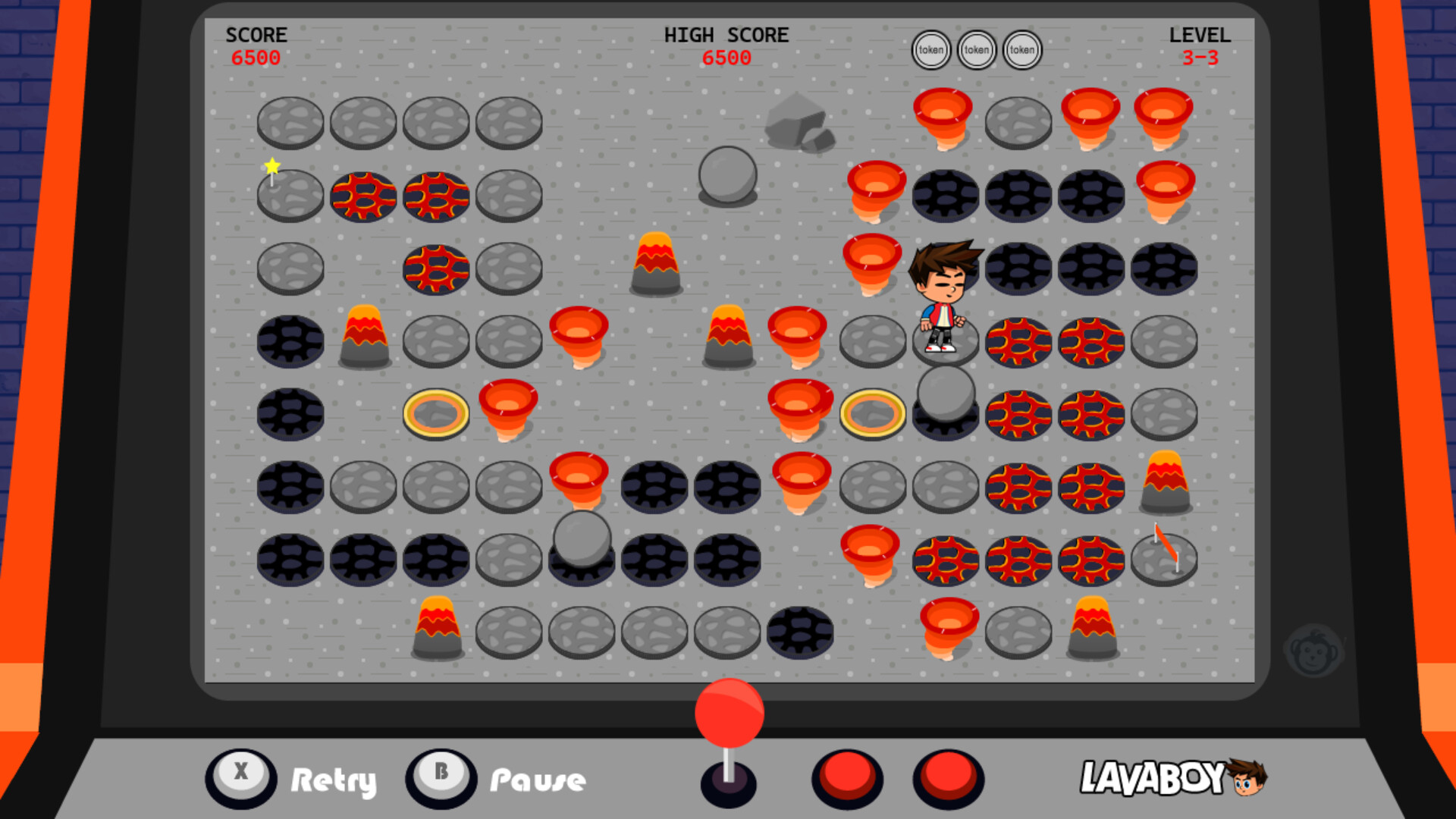
Task: Click the SCORE value 6500
Action: pos(256,58)
